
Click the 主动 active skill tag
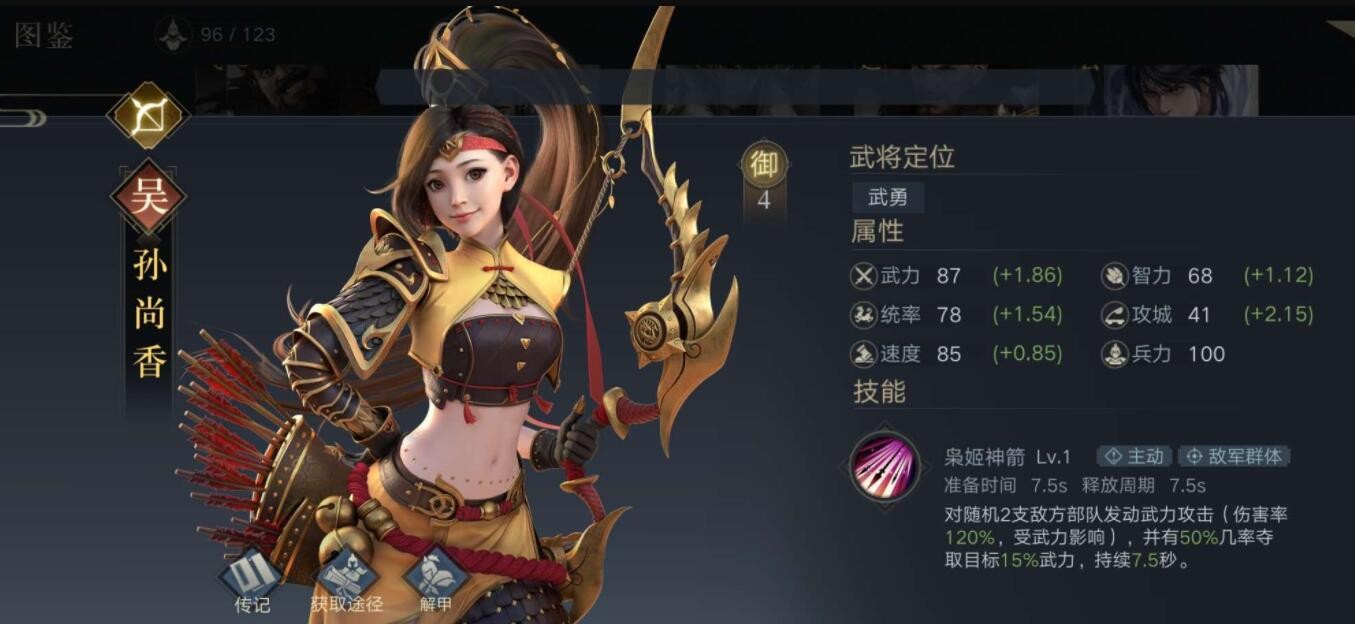1136,456
